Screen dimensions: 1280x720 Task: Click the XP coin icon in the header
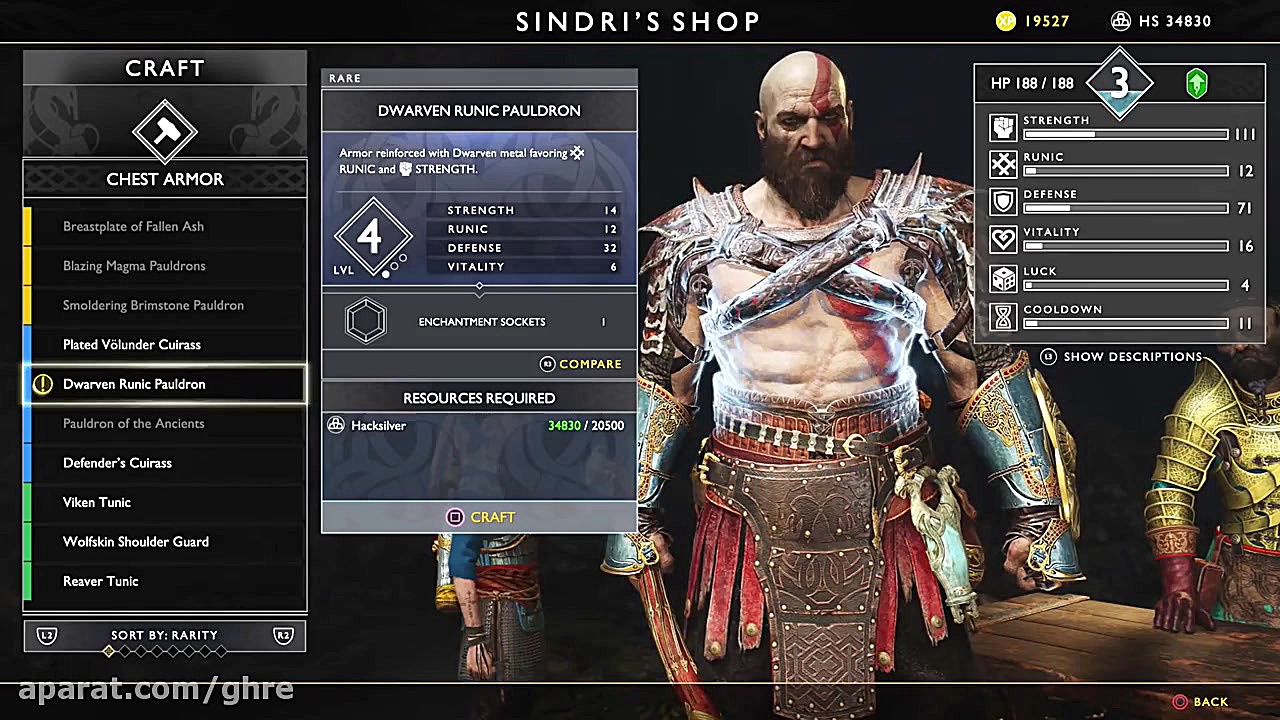point(1005,20)
